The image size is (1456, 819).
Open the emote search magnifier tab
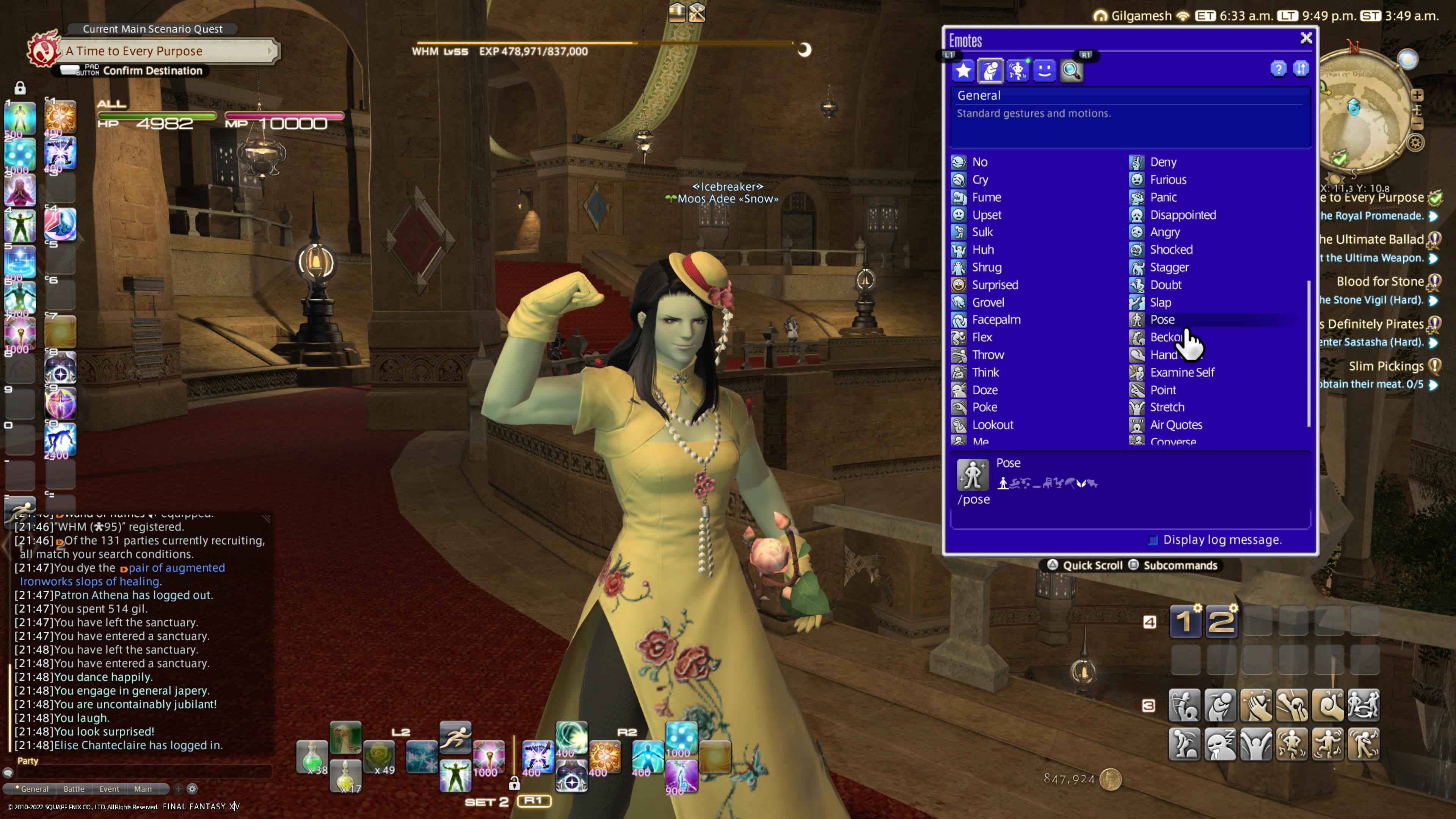pos(1071,71)
